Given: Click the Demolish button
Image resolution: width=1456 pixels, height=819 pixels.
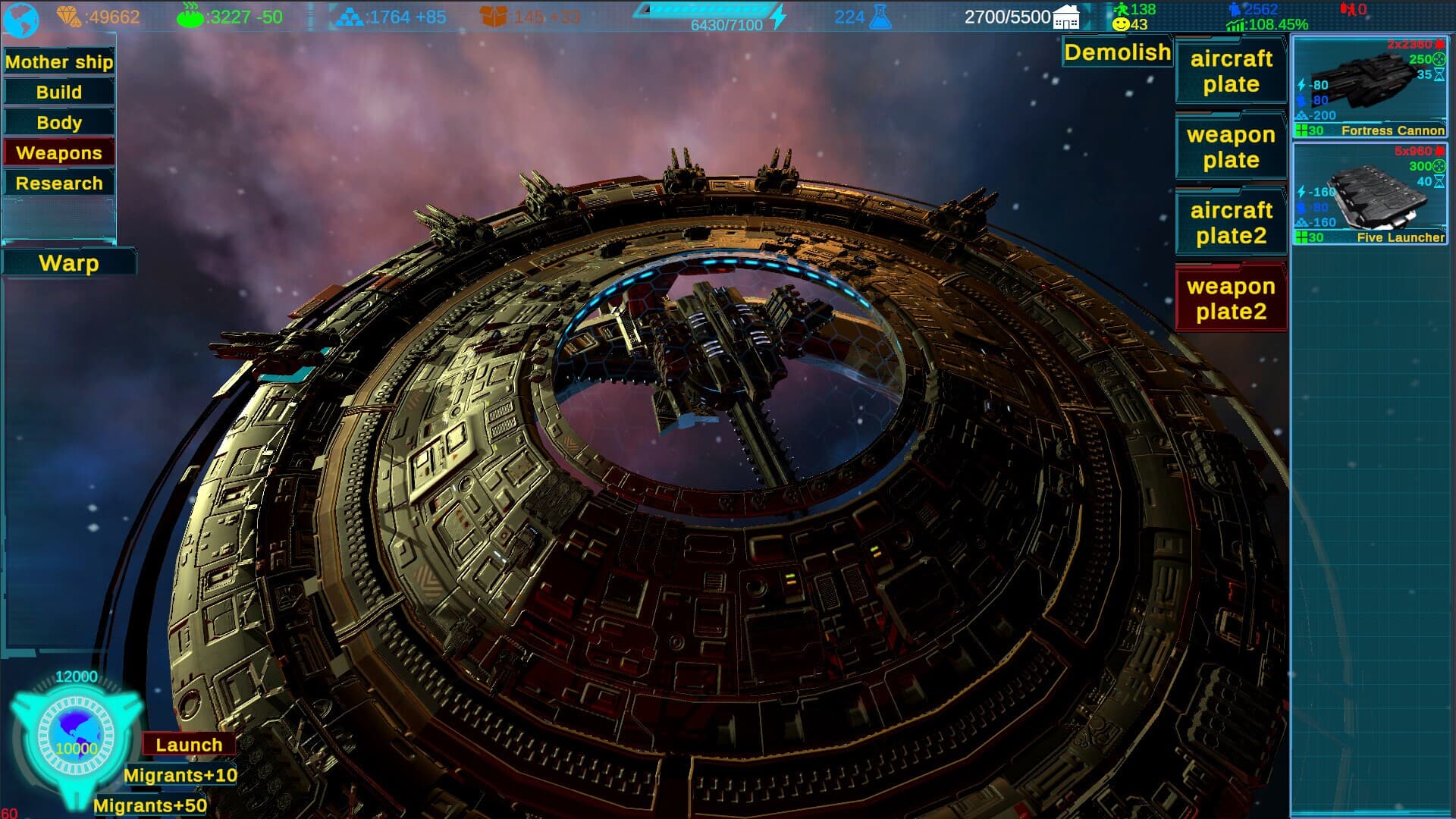Looking at the screenshot, I should coord(1116,52).
